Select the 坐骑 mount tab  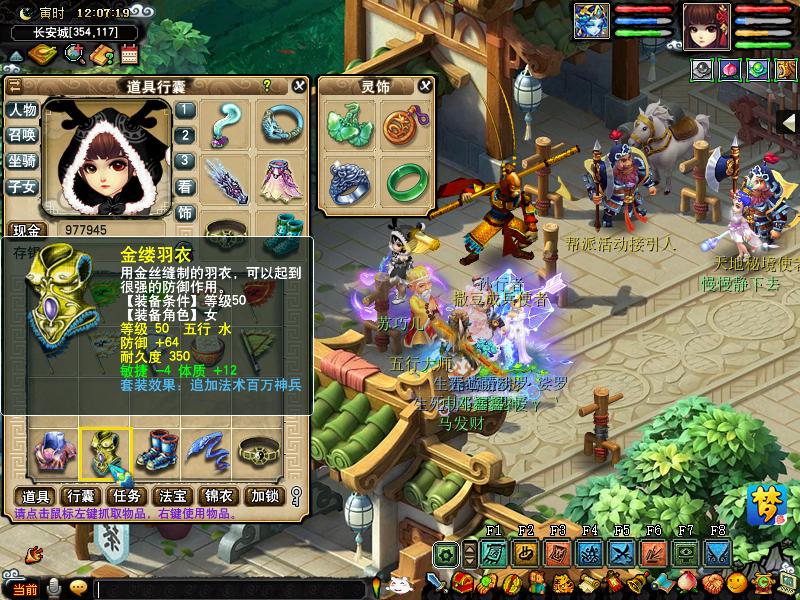[22, 161]
